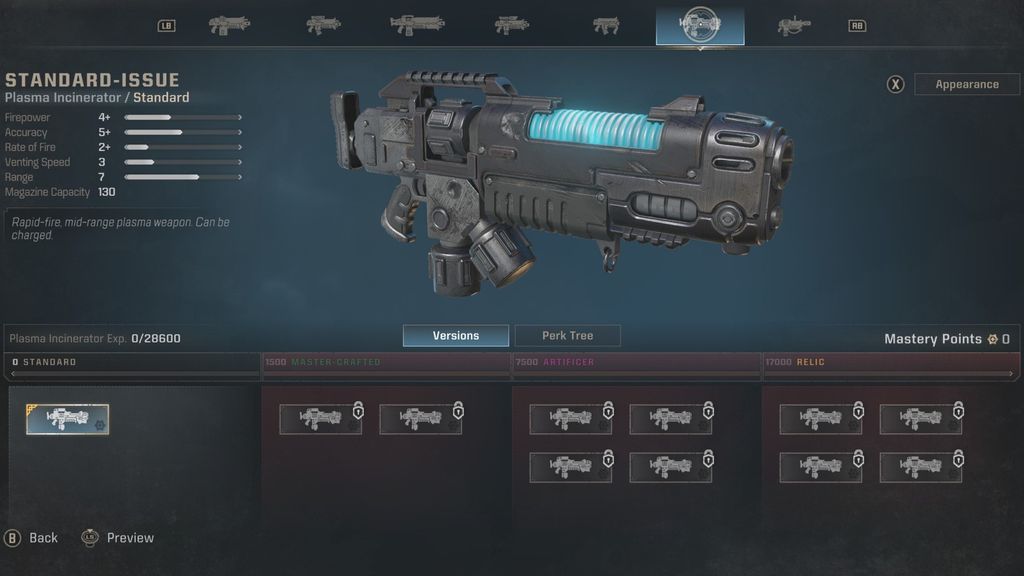Viewport: 1024px width, 576px height.
Task: Click the Back label
Action: pyautogui.click(x=43, y=538)
